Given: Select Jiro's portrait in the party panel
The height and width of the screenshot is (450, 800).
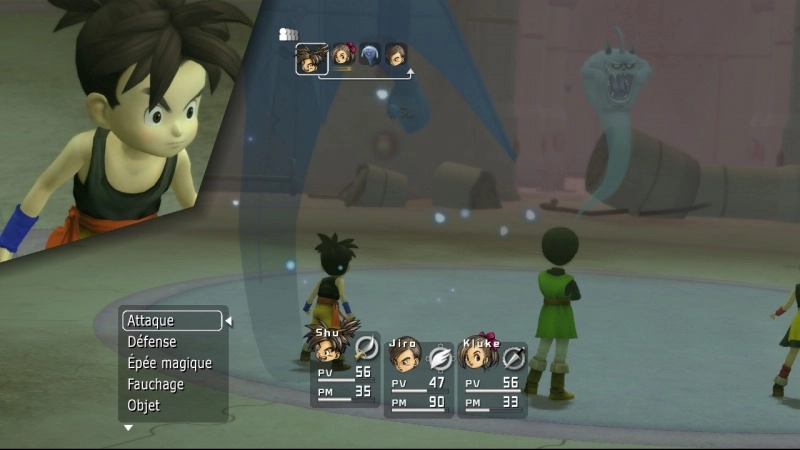Looking at the screenshot, I should [404, 354].
